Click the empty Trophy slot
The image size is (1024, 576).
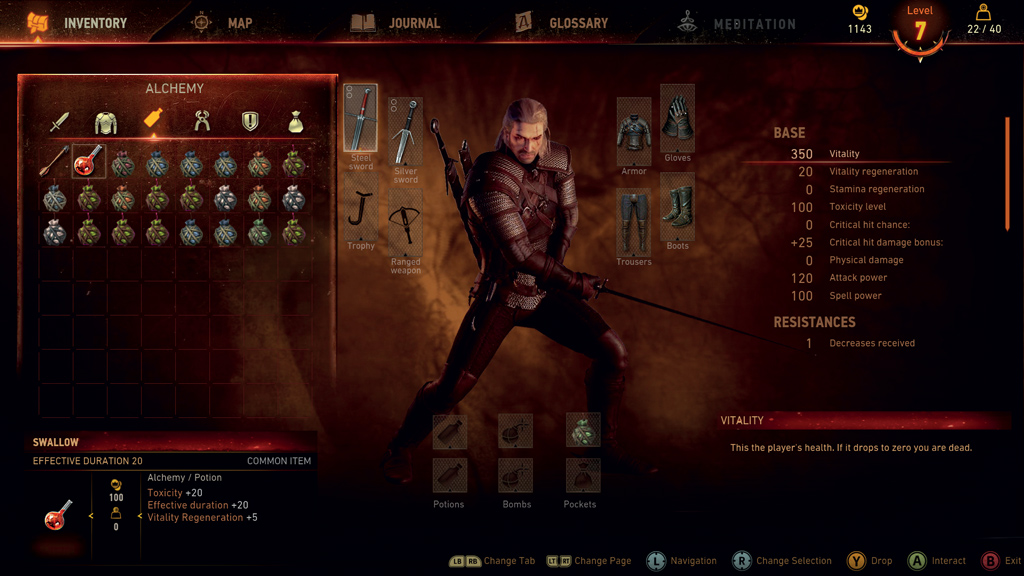(361, 210)
